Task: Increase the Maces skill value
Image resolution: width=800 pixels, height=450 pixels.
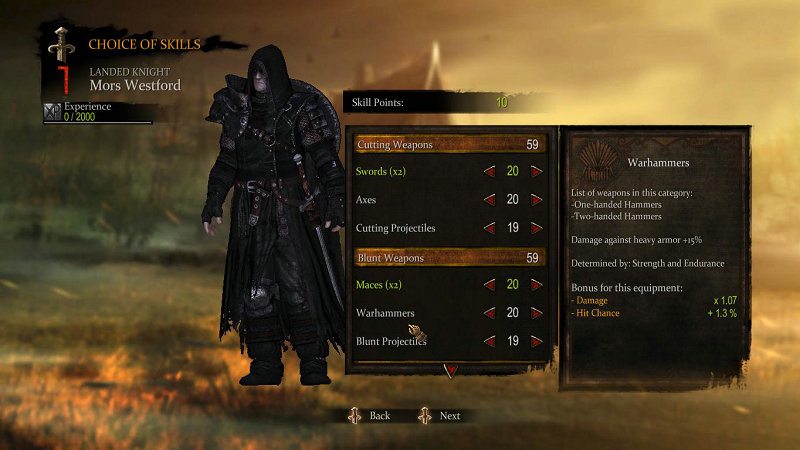Action: tap(537, 285)
